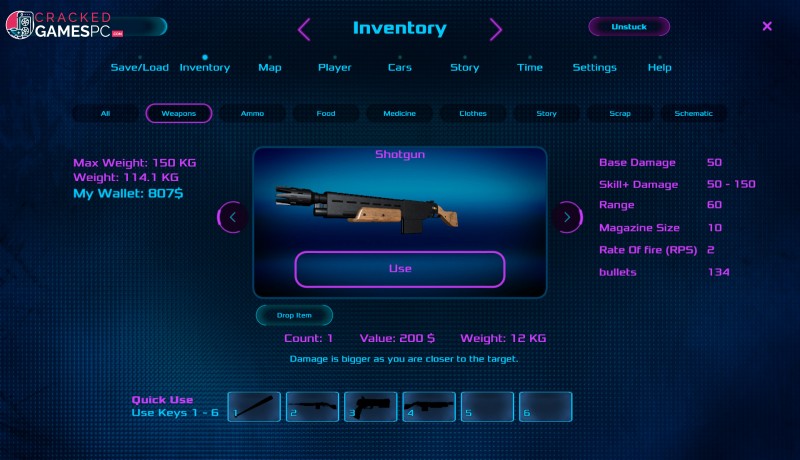Open the Map screen
This screenshot has height=460, width=800.
(x=270, y=67)
